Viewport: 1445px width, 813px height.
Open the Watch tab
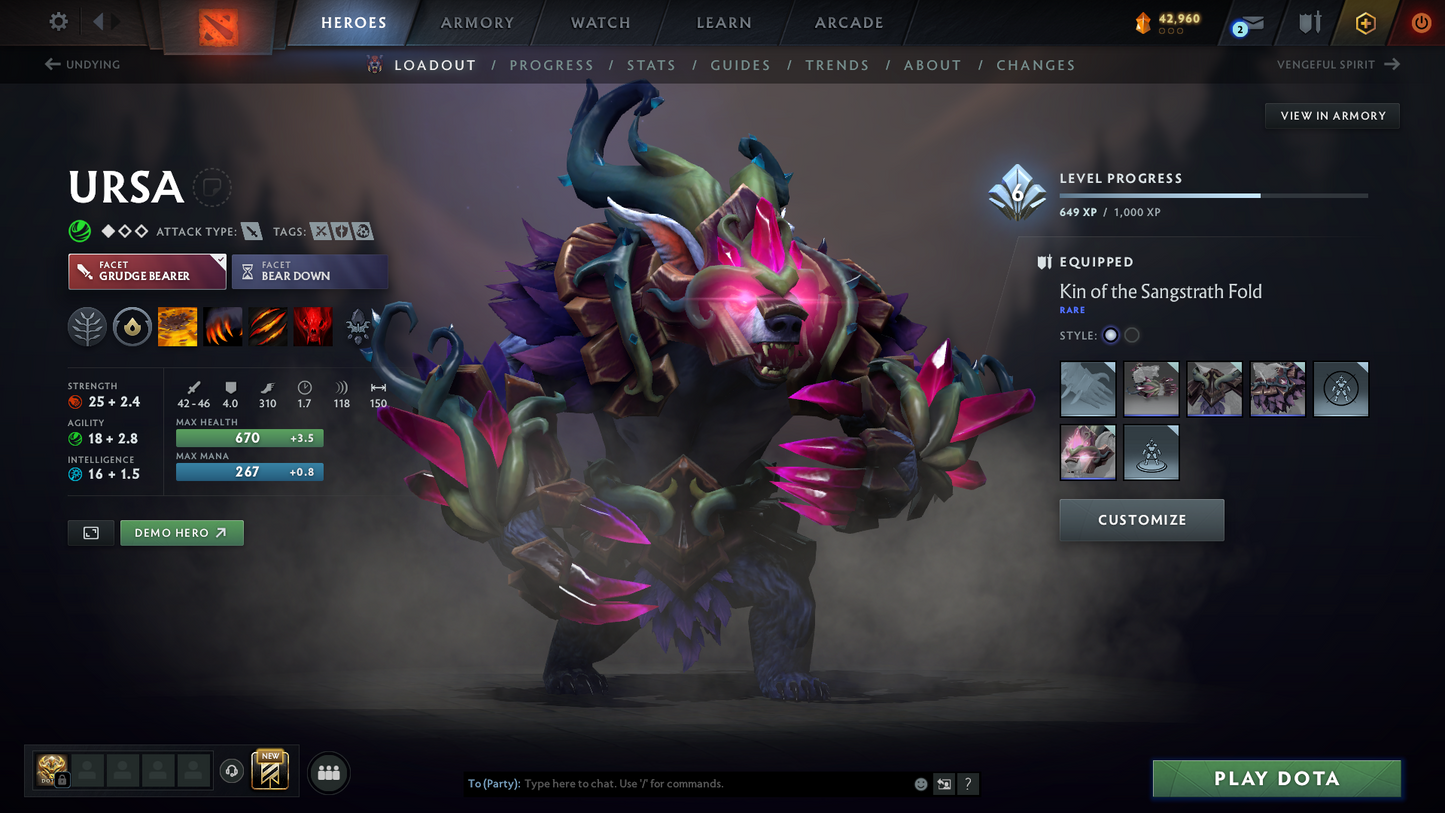click(600, 23)
